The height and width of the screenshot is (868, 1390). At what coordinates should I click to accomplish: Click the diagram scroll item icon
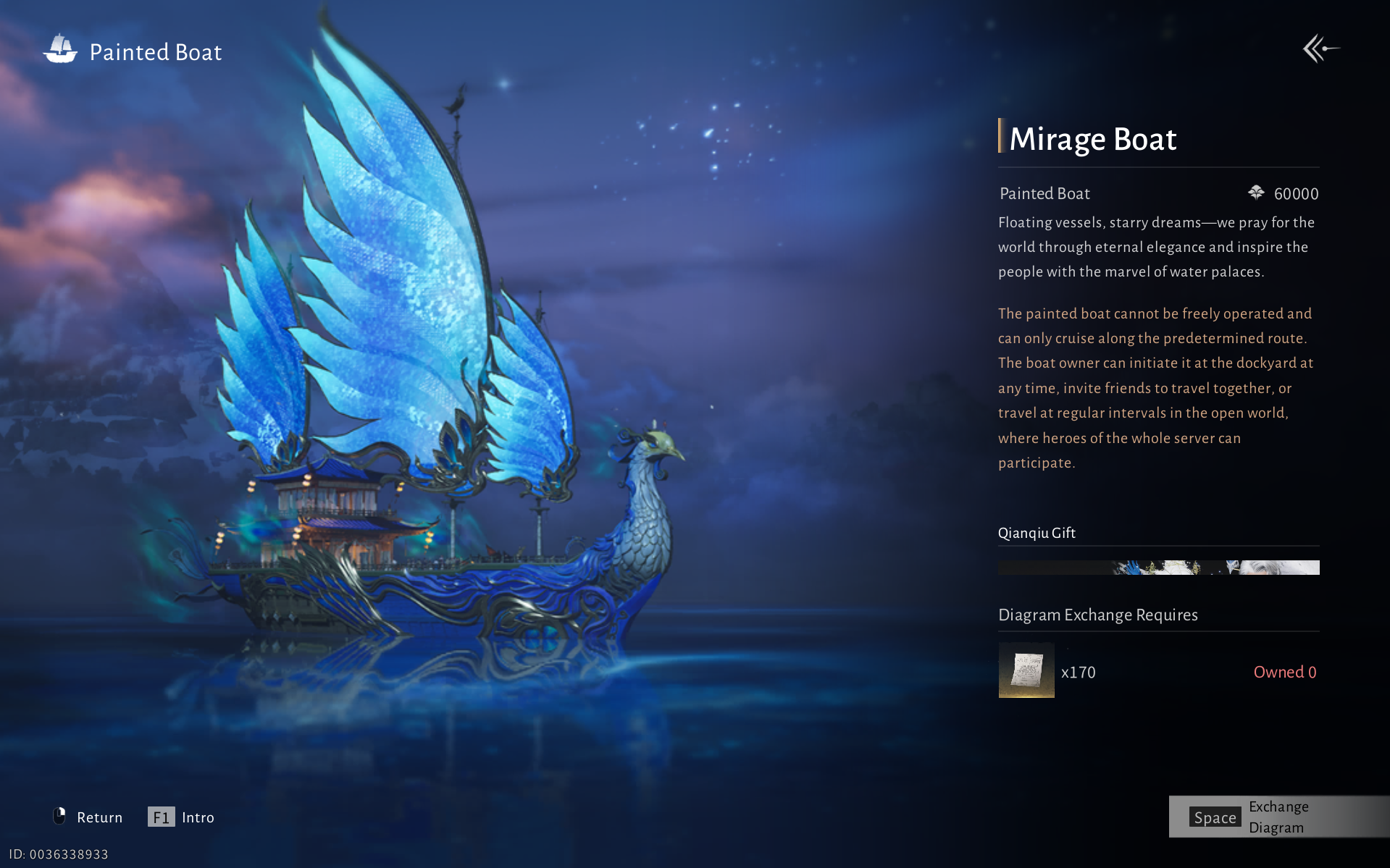1026,671
